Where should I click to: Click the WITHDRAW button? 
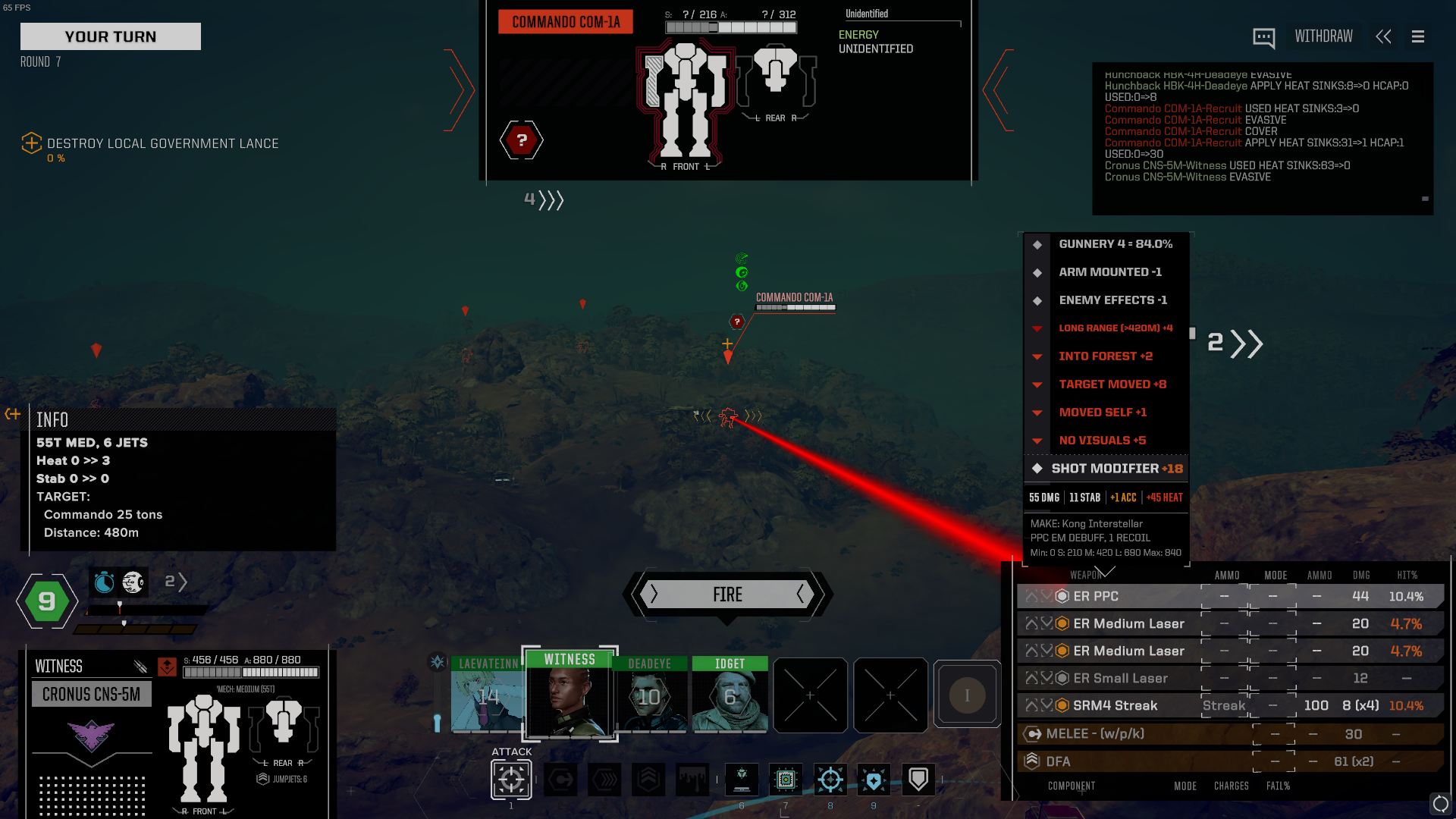coord(1323,36)
